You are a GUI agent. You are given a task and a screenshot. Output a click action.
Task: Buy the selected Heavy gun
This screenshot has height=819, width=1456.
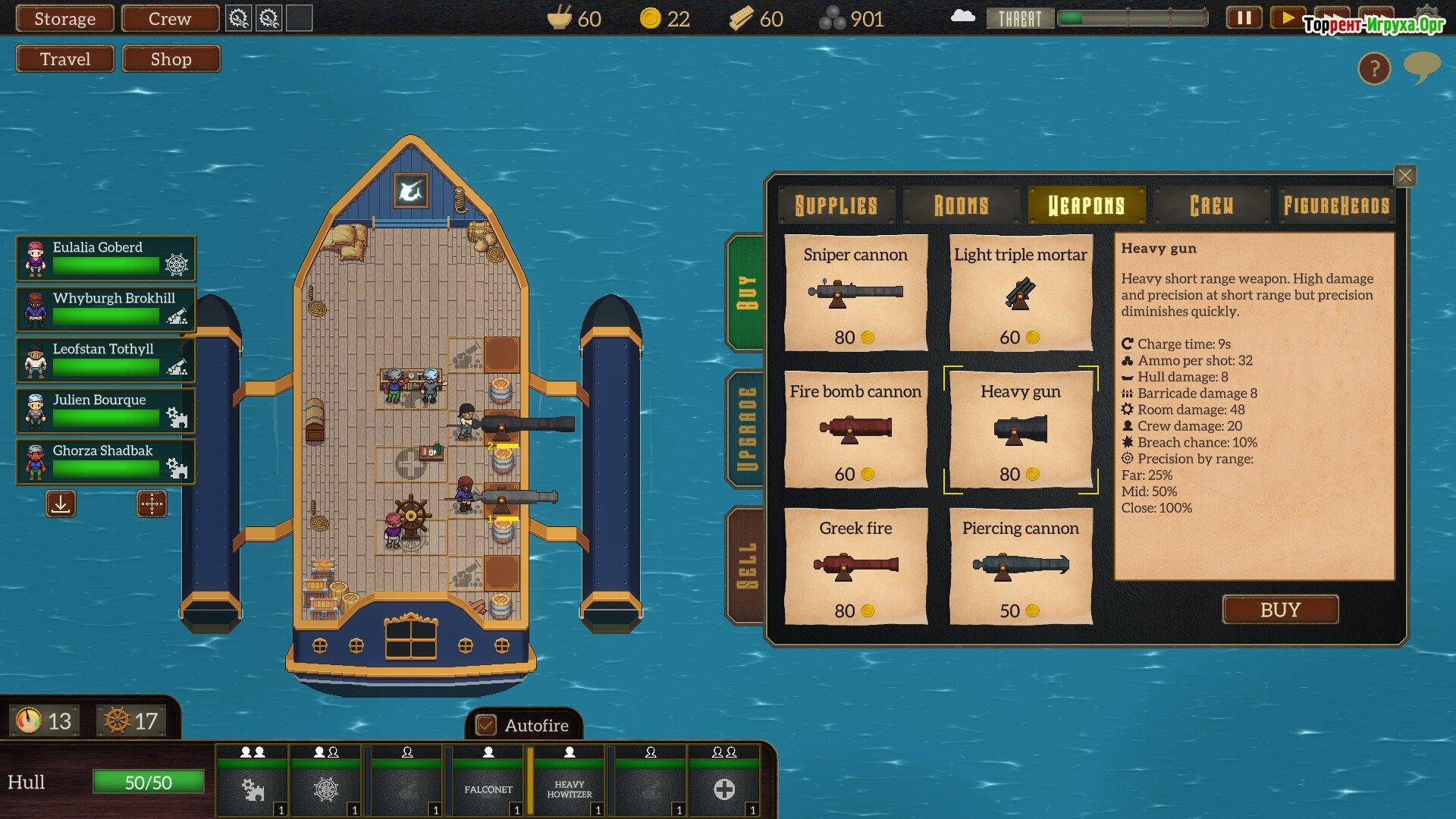point(1280,610)
